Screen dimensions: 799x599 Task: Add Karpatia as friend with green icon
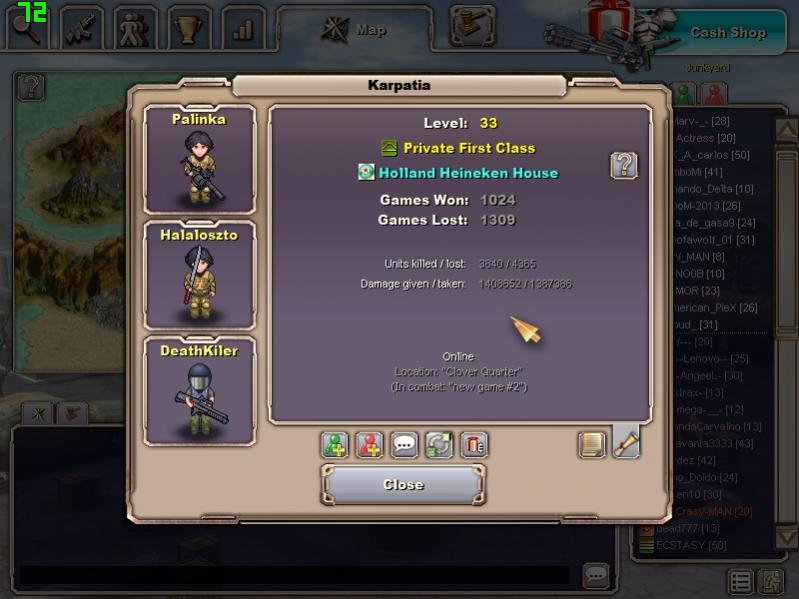pos(335,445)
